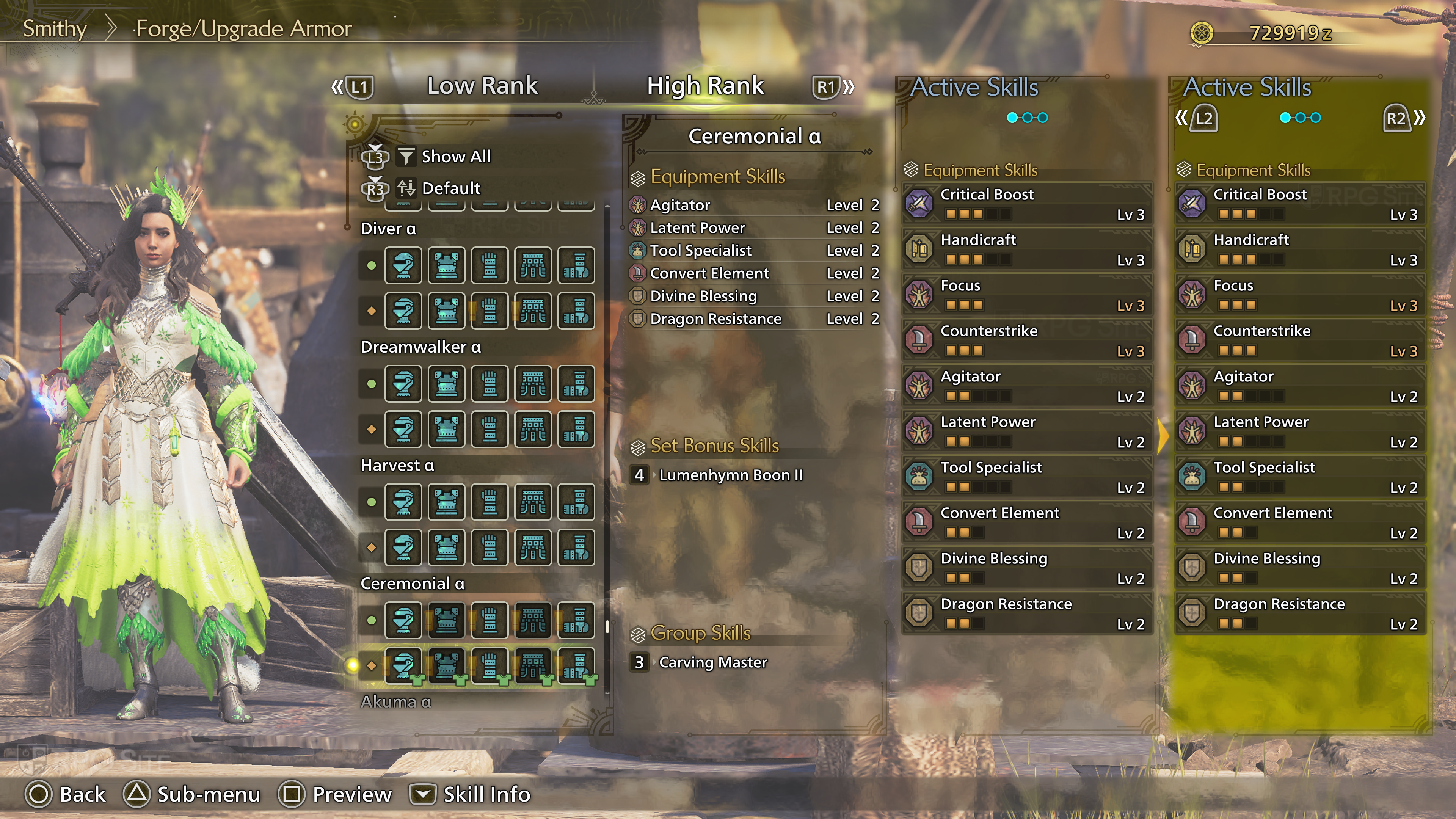This screenshot has height=819, width=1456.
Task: Click Dragon Resistance in the Ceremonial α skills list
Action: (x=715, y=319)
